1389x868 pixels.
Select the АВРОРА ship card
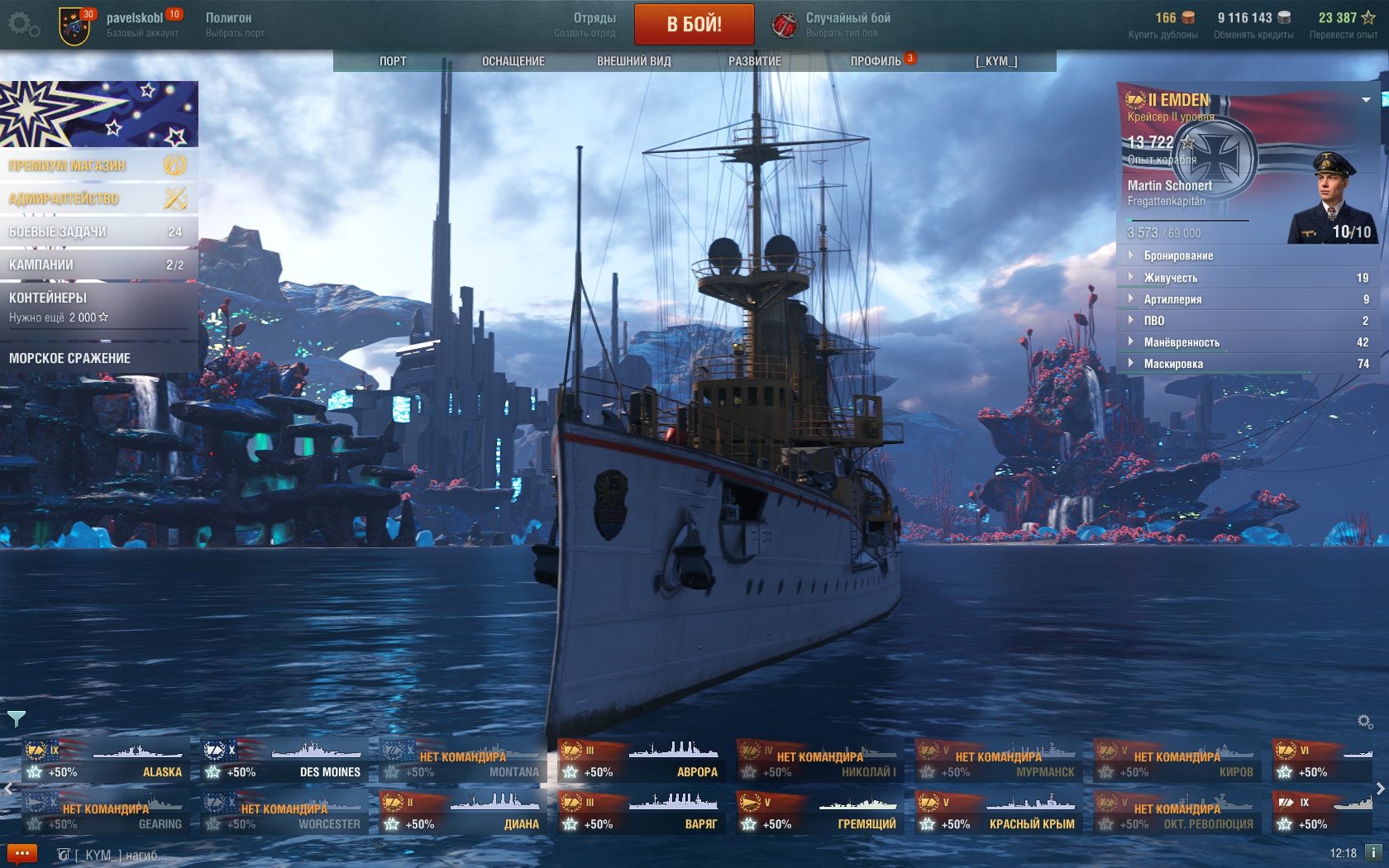(x=641, y=761)
